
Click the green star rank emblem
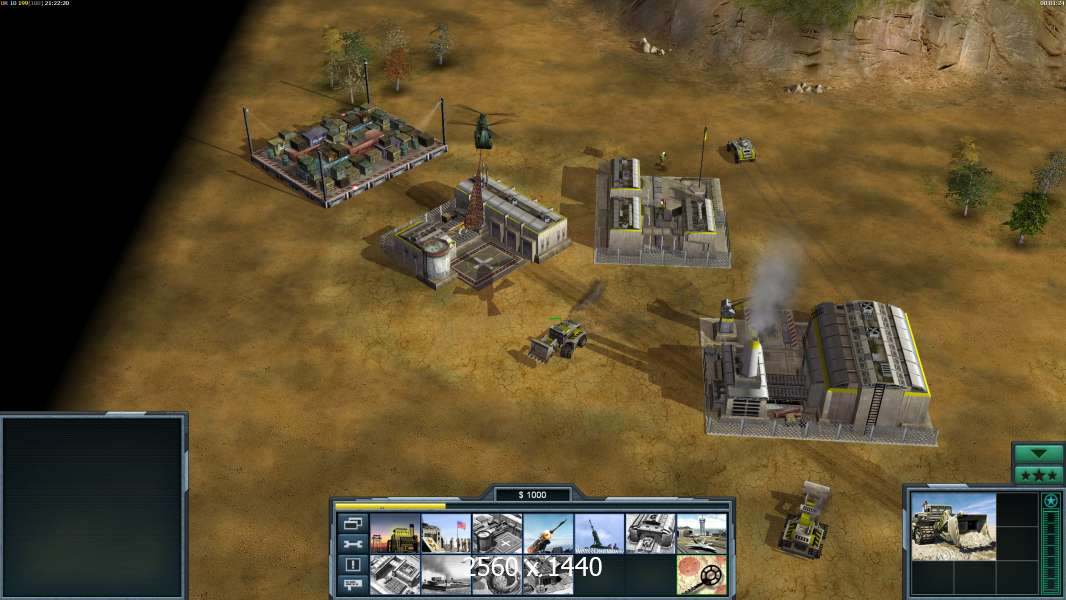point(1050,501)
